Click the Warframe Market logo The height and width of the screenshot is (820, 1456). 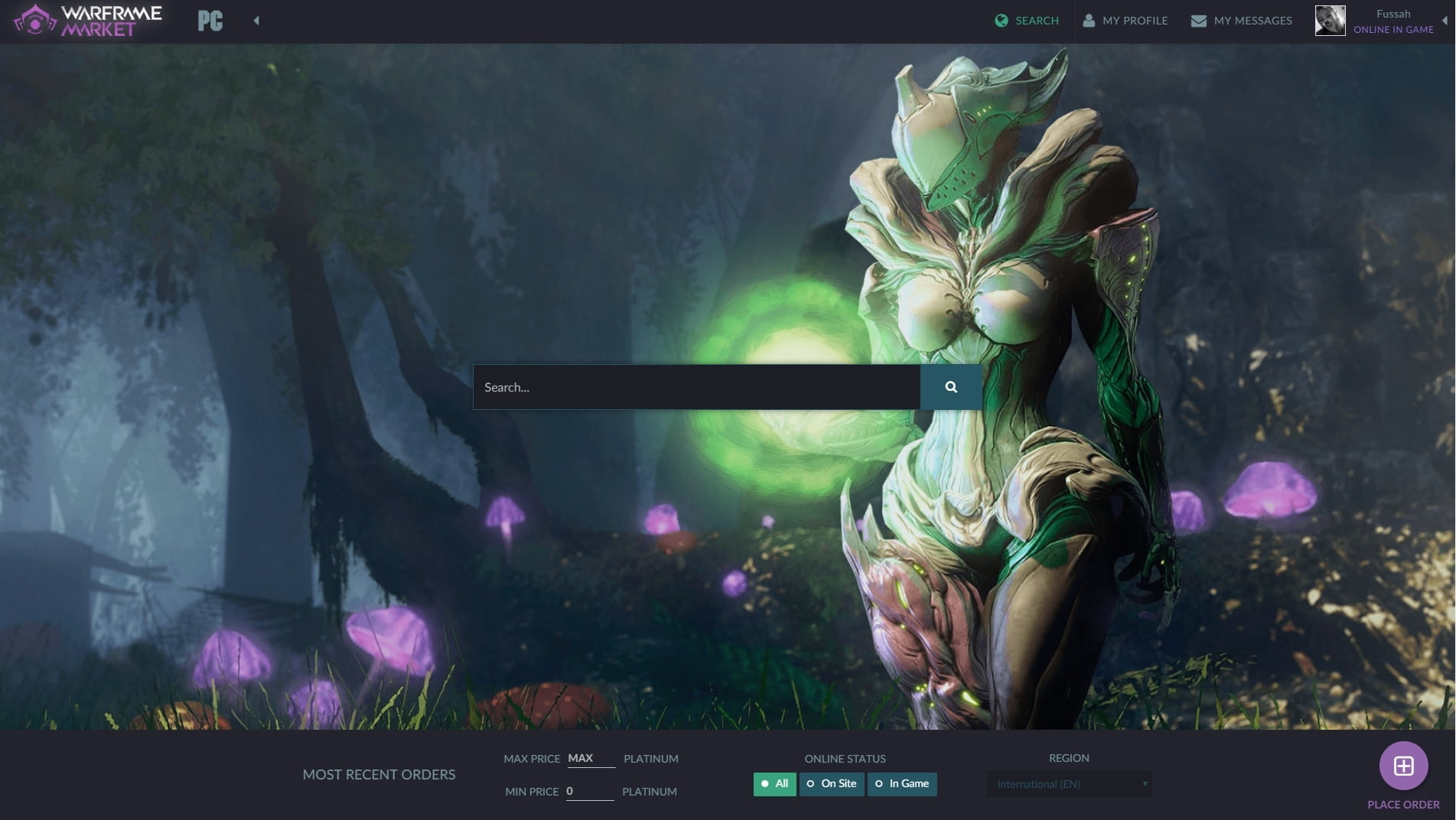click(x=88, y=21)
